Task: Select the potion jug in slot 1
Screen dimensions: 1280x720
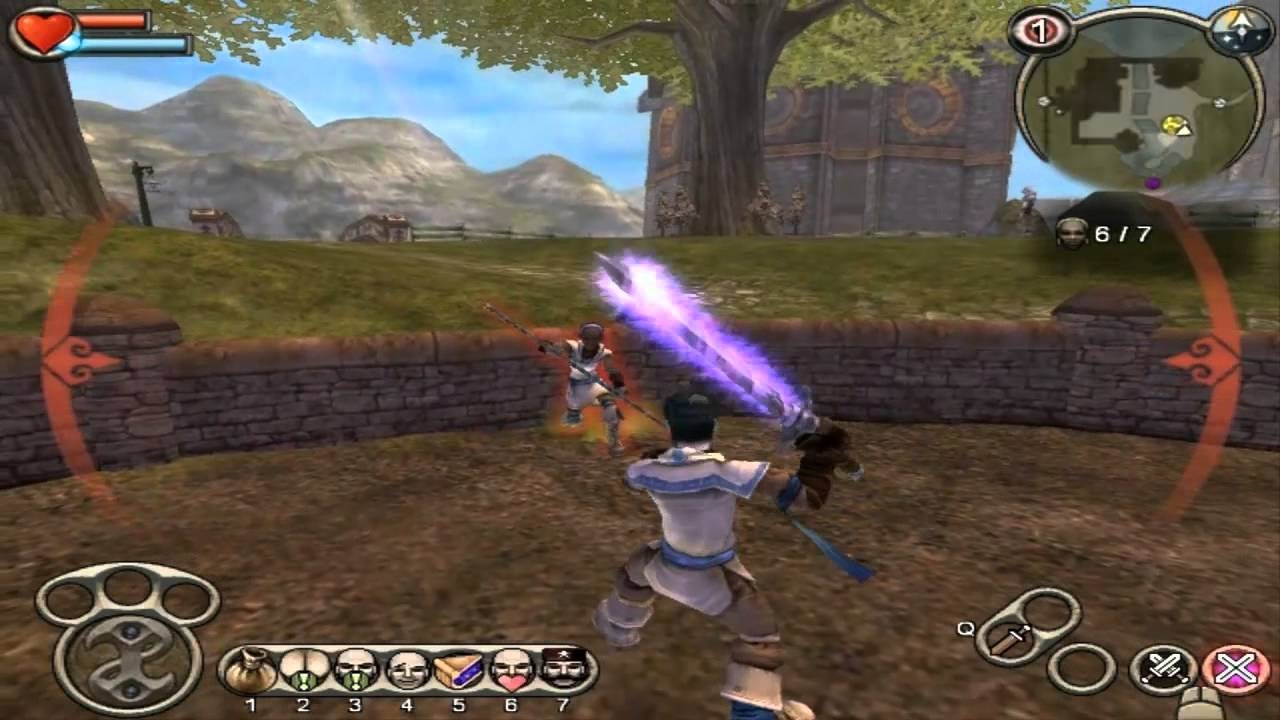Action: 251,670
